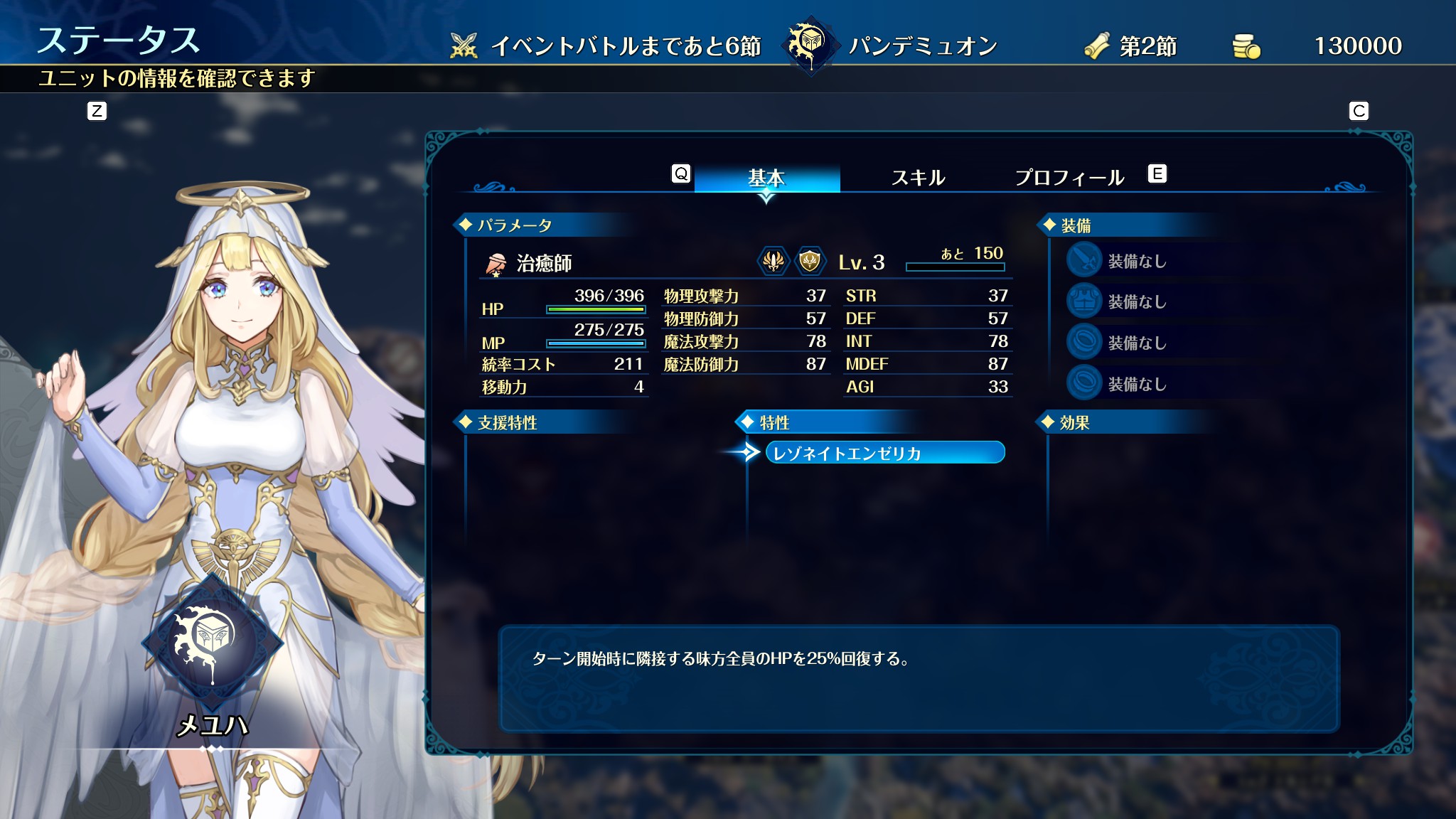
Task: Click the winged crest icon beside the shield emblem
Action: tap(773, 262)
